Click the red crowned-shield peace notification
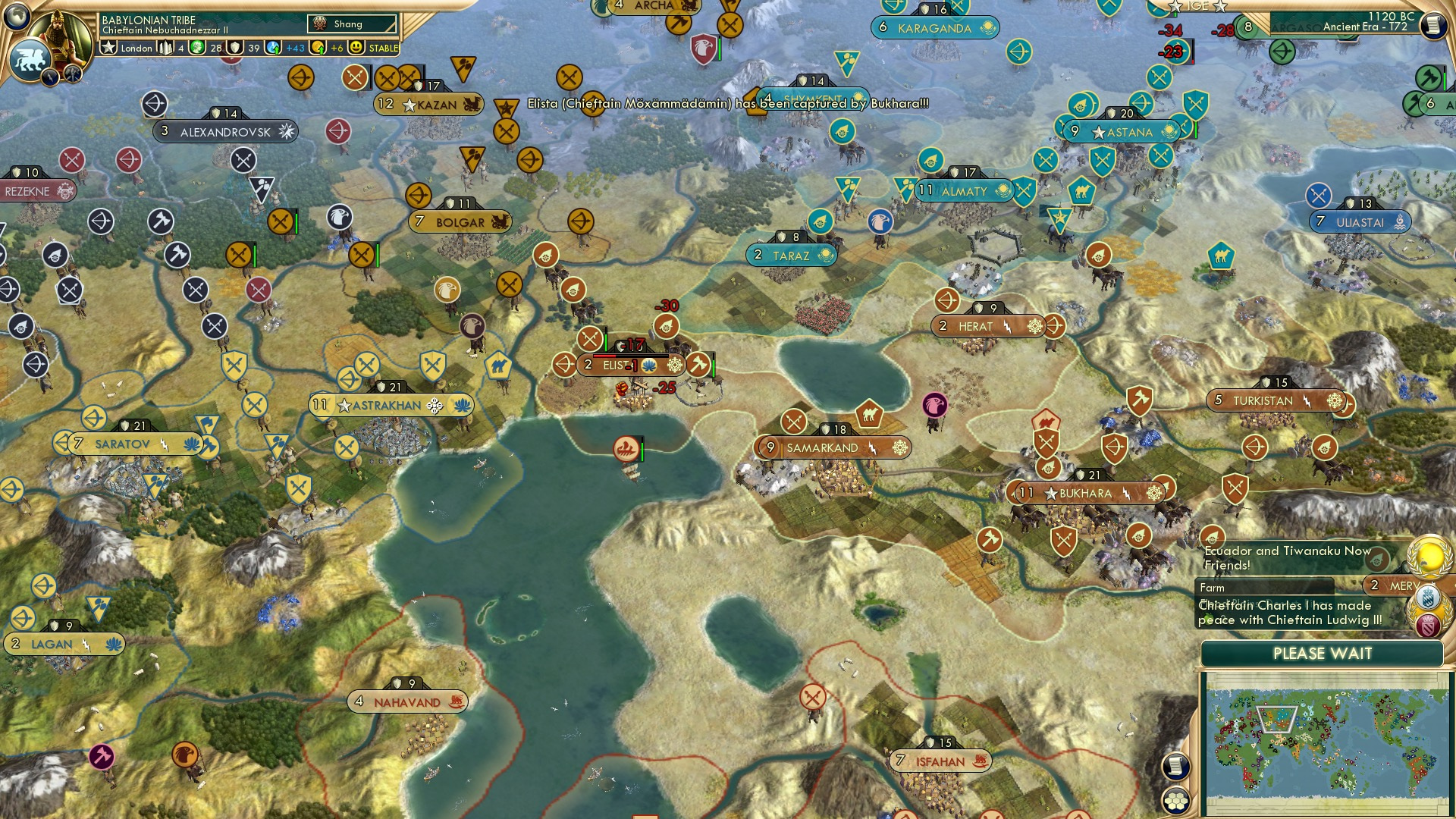The image size is (1456, 819). (x=1429, y=625)
